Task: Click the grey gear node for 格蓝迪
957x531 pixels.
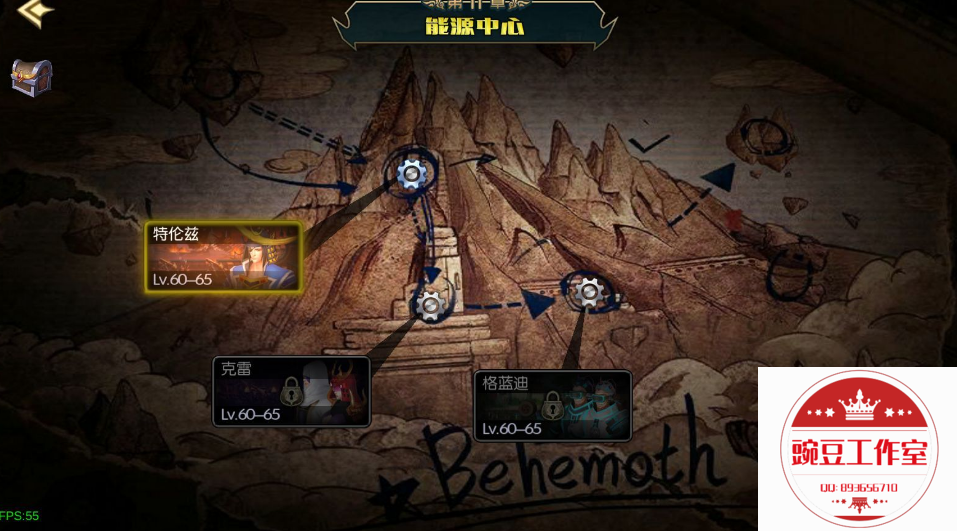Action: [x=588, y=292]
